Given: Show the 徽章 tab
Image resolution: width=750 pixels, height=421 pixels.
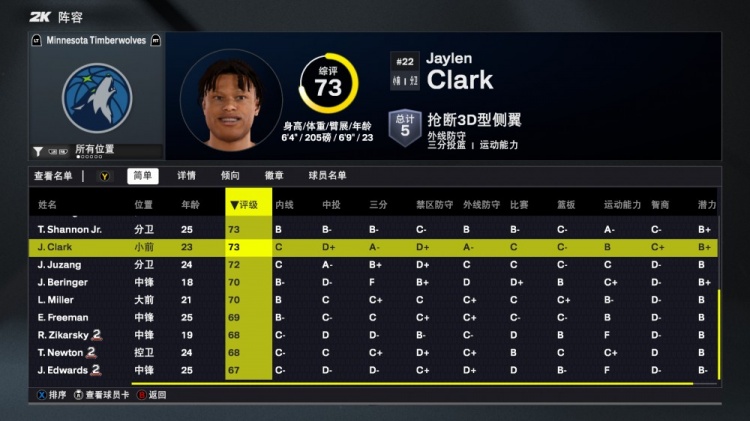Looking at the screenshot, I should [274, 176].
